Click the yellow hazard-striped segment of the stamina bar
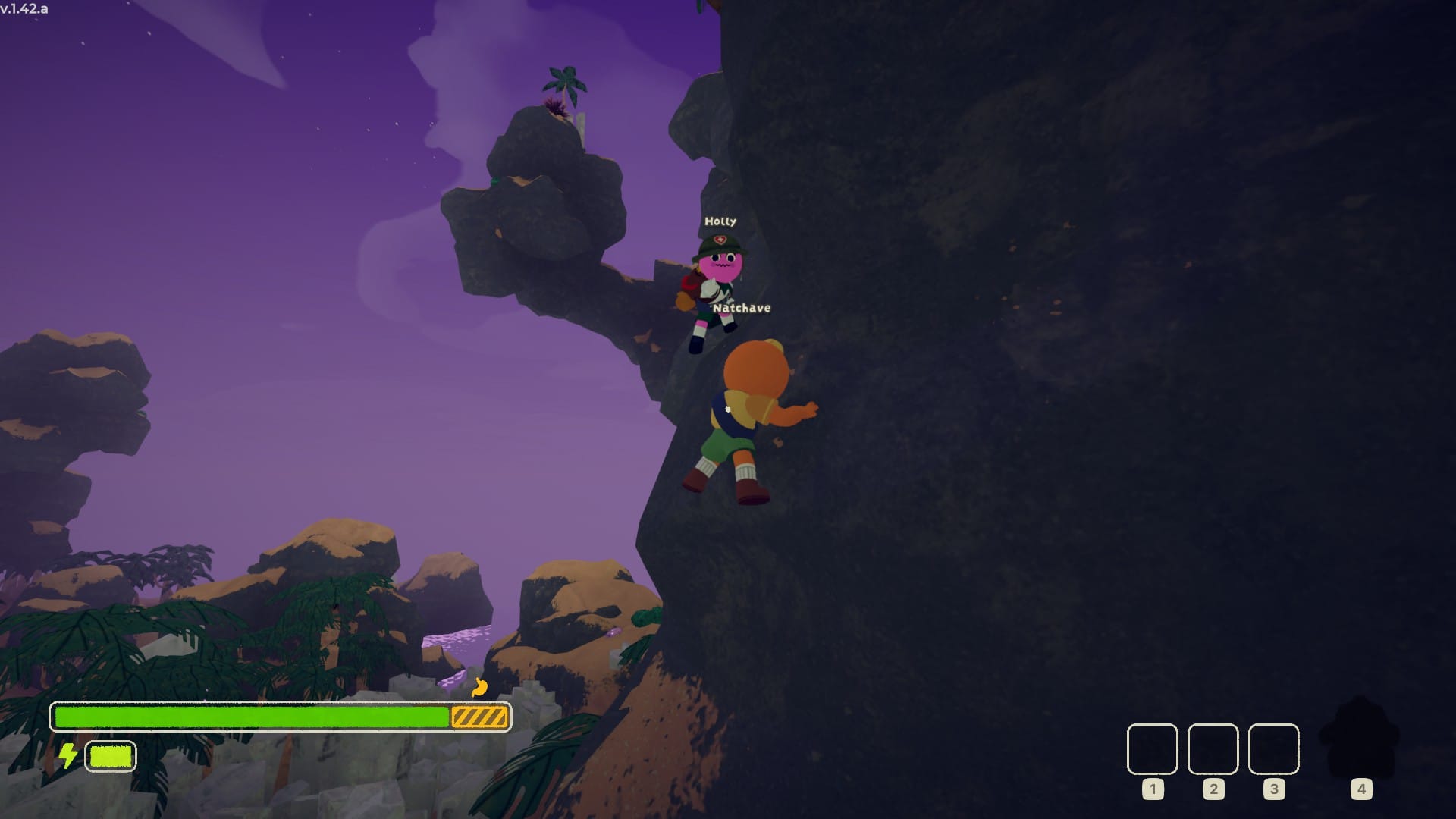Screen dimensions: 1456x819 479,716
